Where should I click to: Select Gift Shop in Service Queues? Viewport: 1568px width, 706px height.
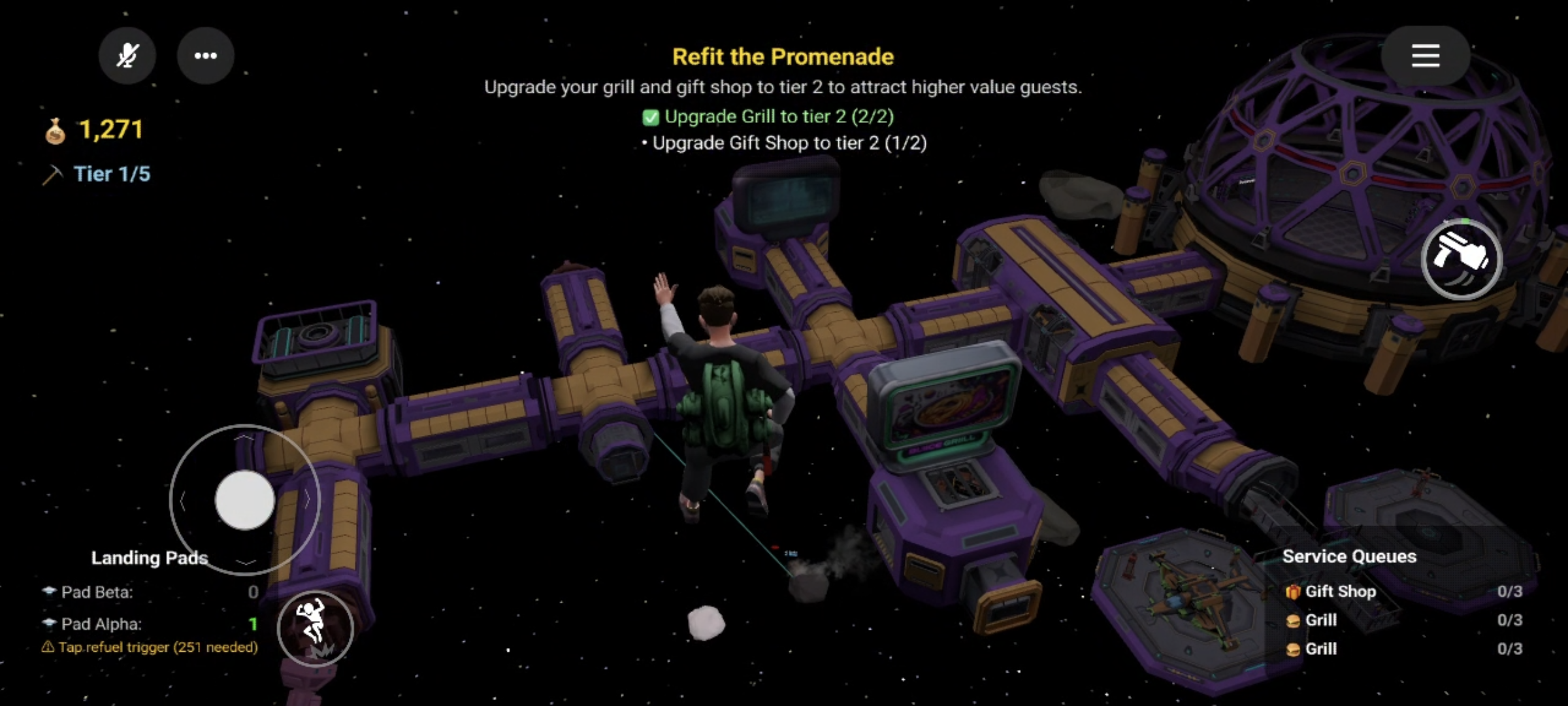pyautogui.click(x=1340, y=592)
